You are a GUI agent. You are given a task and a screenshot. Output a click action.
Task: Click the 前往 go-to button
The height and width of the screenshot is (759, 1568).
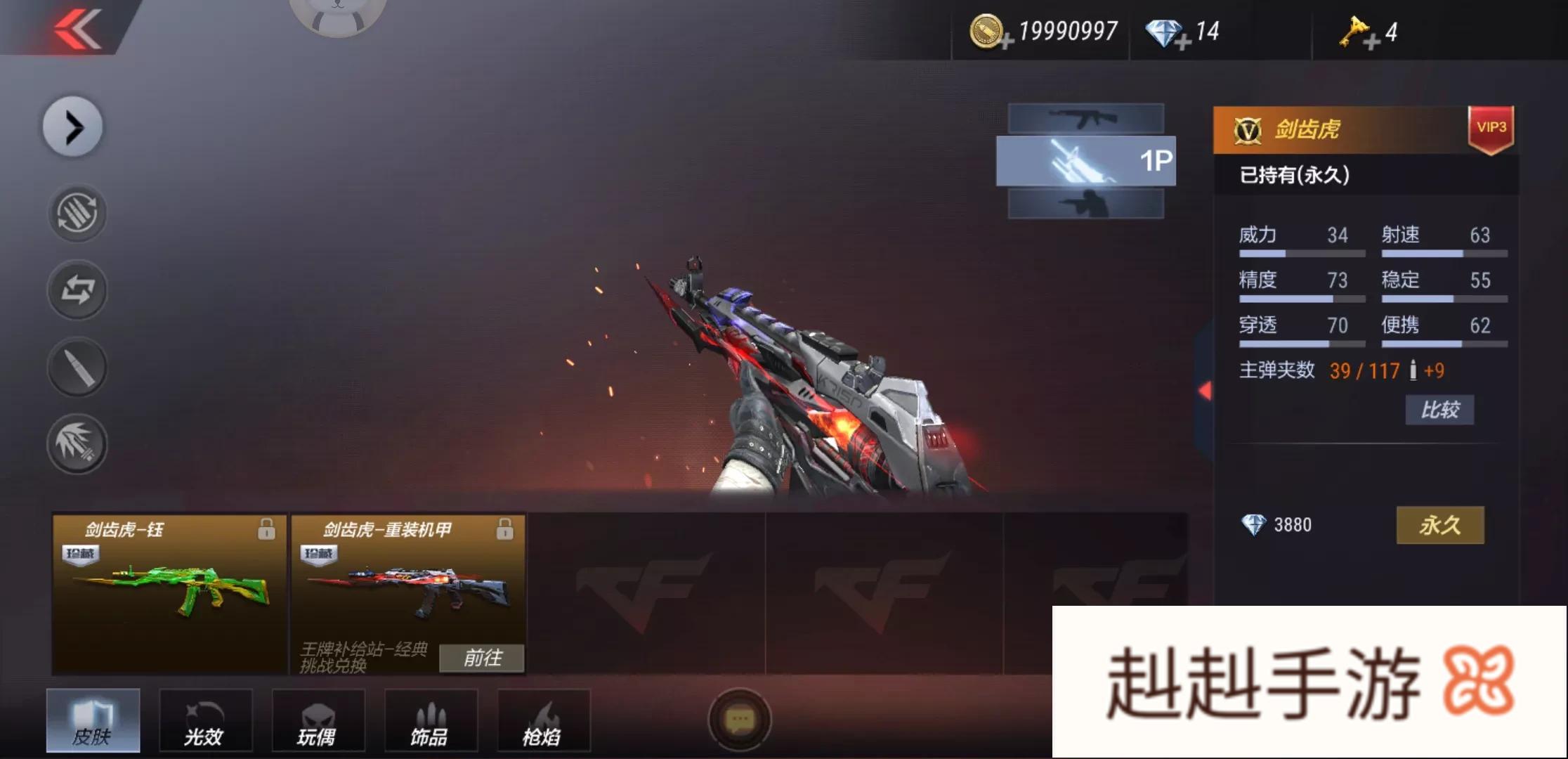tap(482, 659)
